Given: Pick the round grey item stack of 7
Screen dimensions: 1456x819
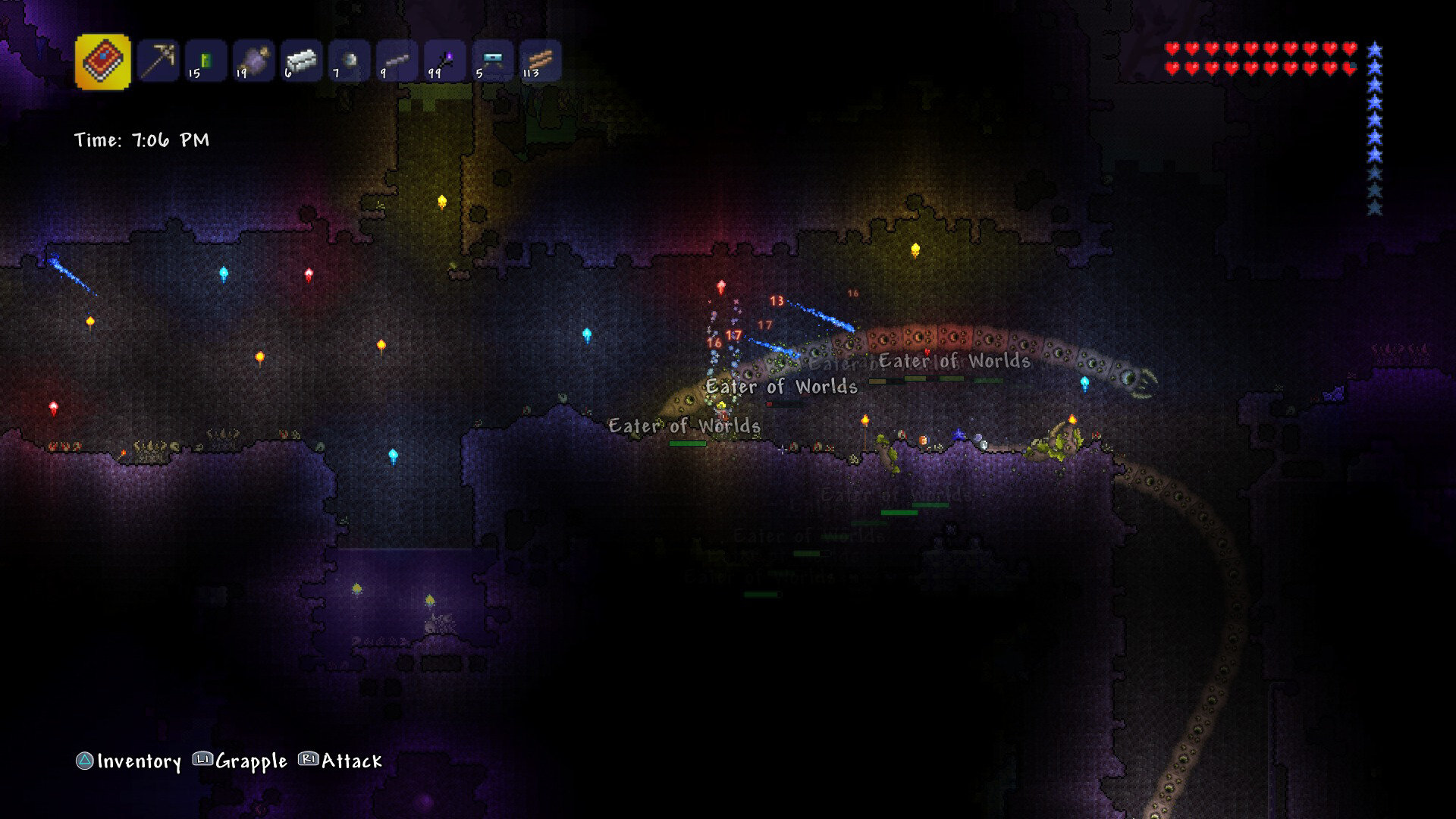Looking at the screenshot, I should (350, 61).
